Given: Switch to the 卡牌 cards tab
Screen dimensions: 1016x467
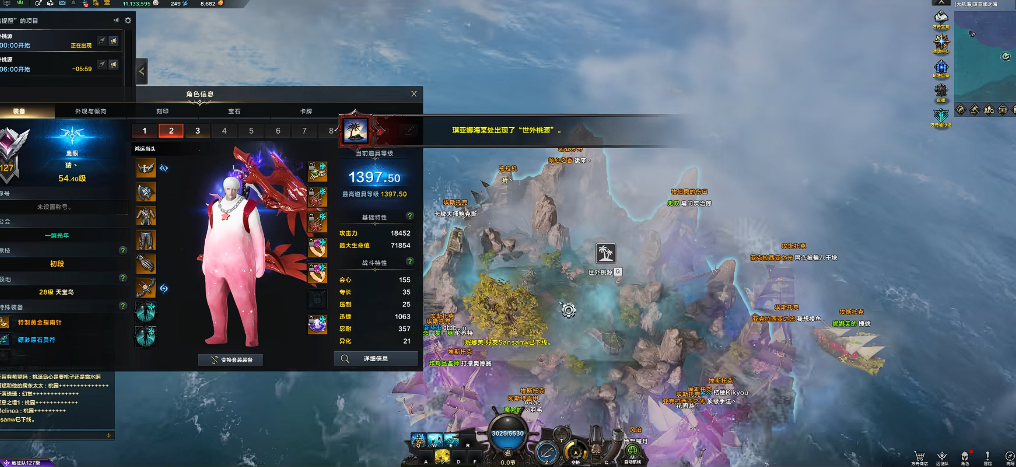Looking at the screenshot, I should pos(306,111).
